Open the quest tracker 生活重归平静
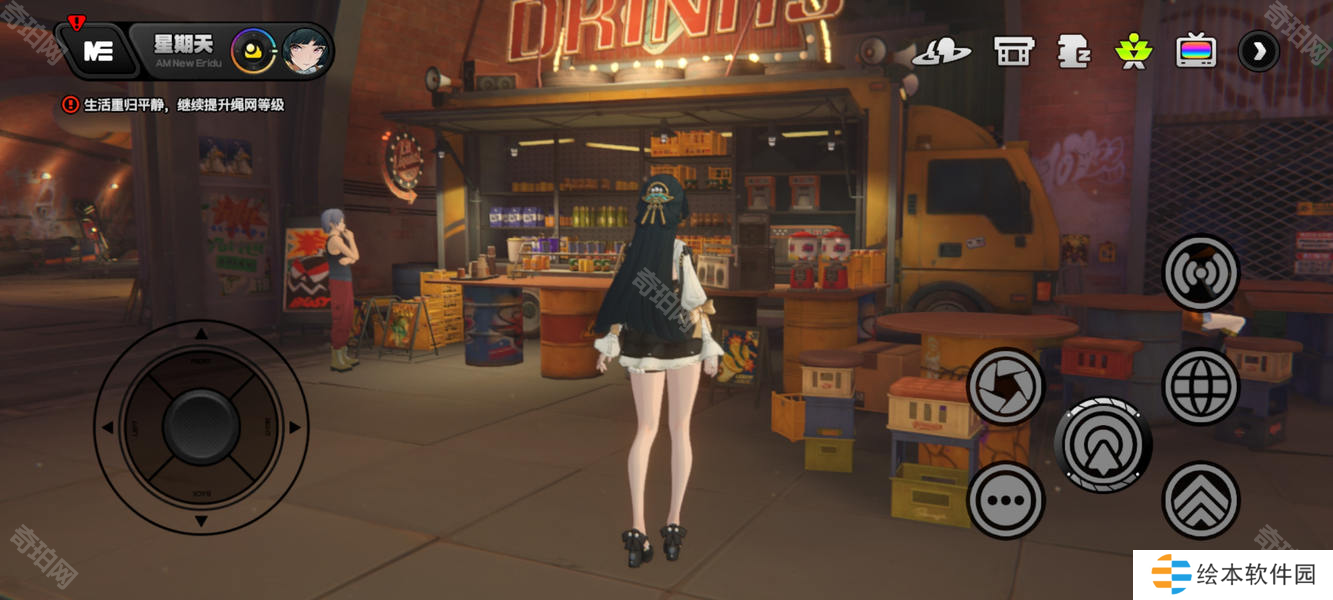The height and width of the screenshot is (600, 1333). pos(175,104)
